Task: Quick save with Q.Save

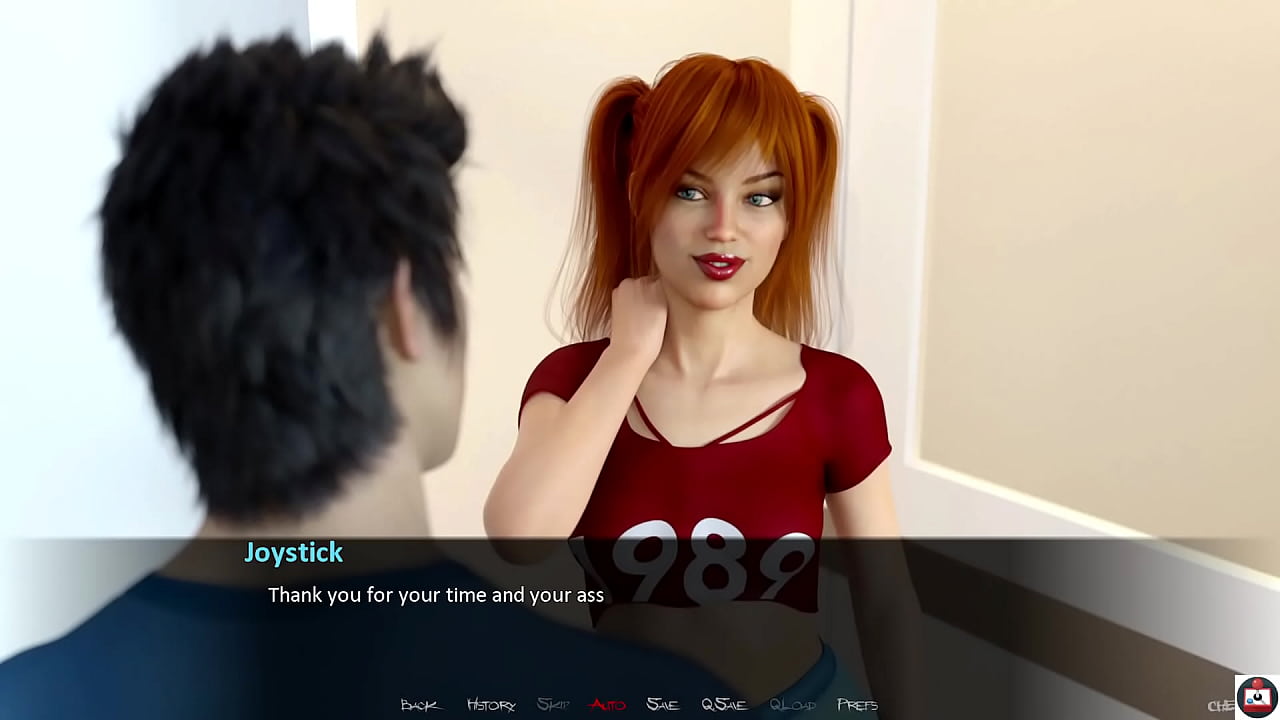Action: coord(724,705)
